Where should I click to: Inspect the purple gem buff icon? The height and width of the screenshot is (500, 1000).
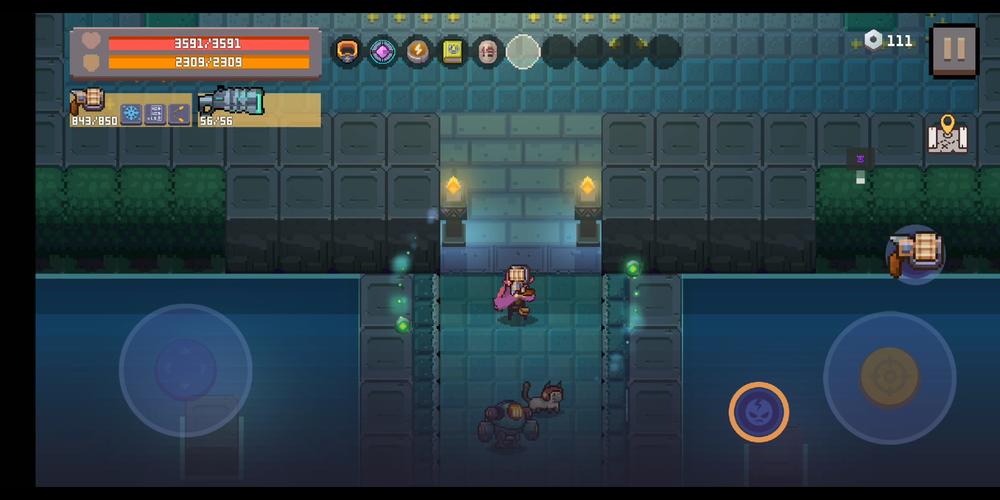tap(382, 51)
